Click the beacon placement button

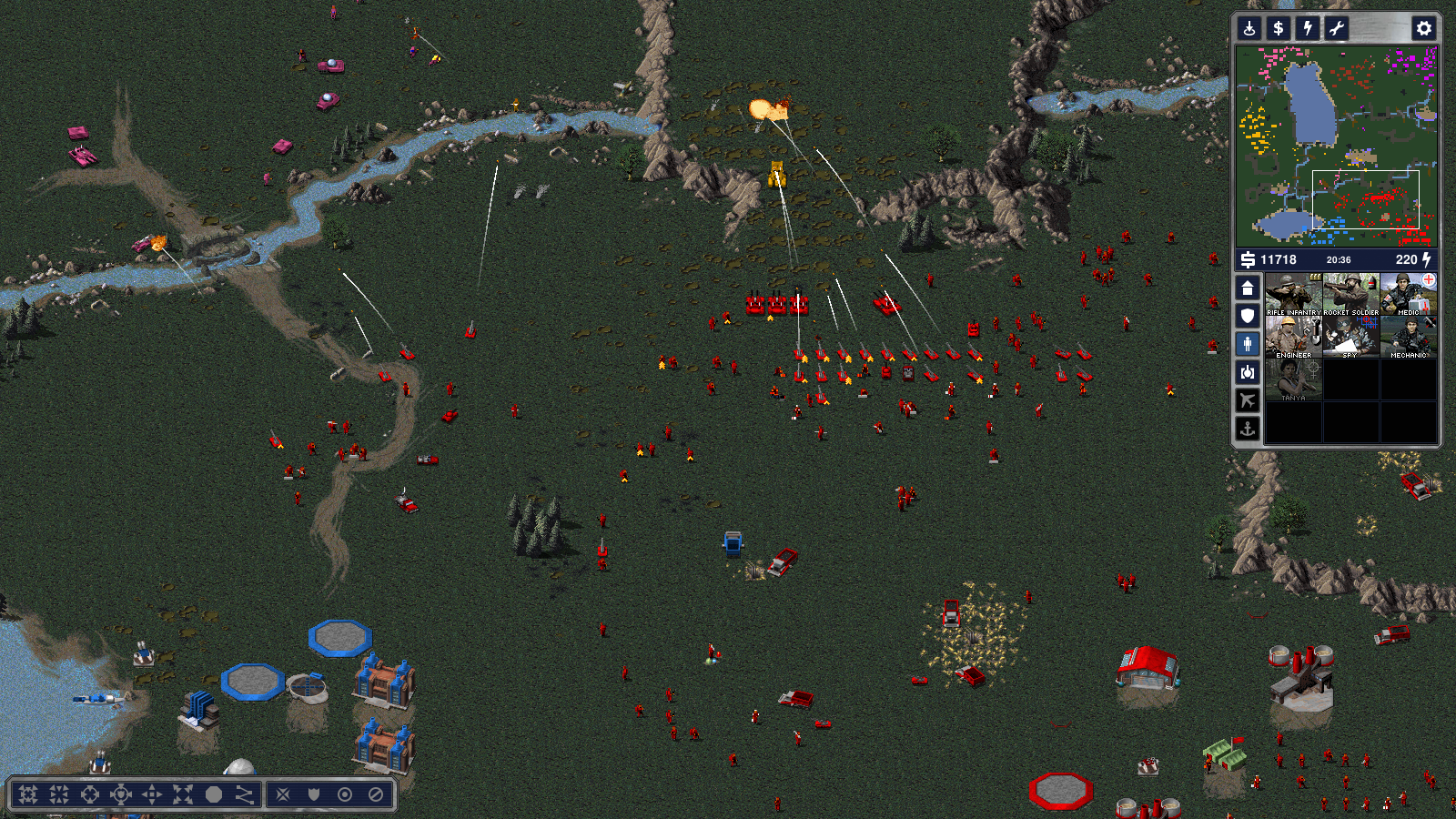pos(1249,28)
